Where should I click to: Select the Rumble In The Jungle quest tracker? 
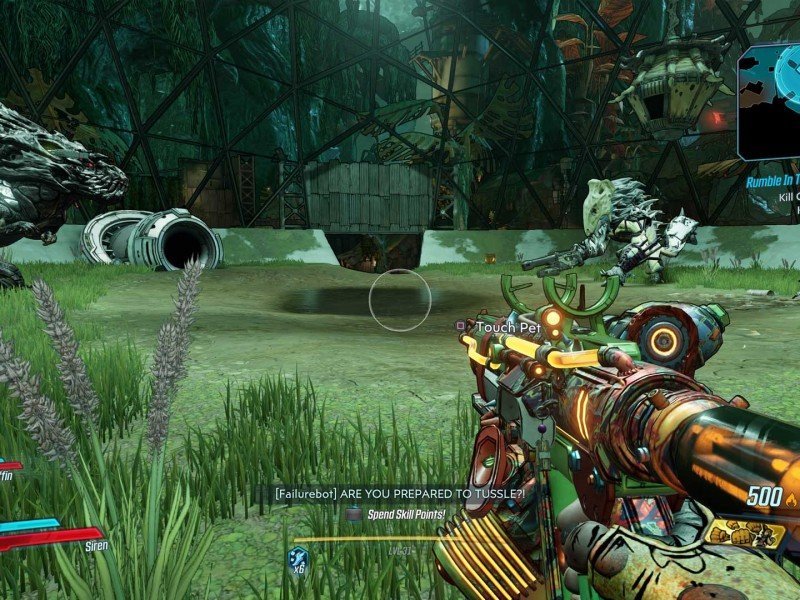click(x=773, y=183)
